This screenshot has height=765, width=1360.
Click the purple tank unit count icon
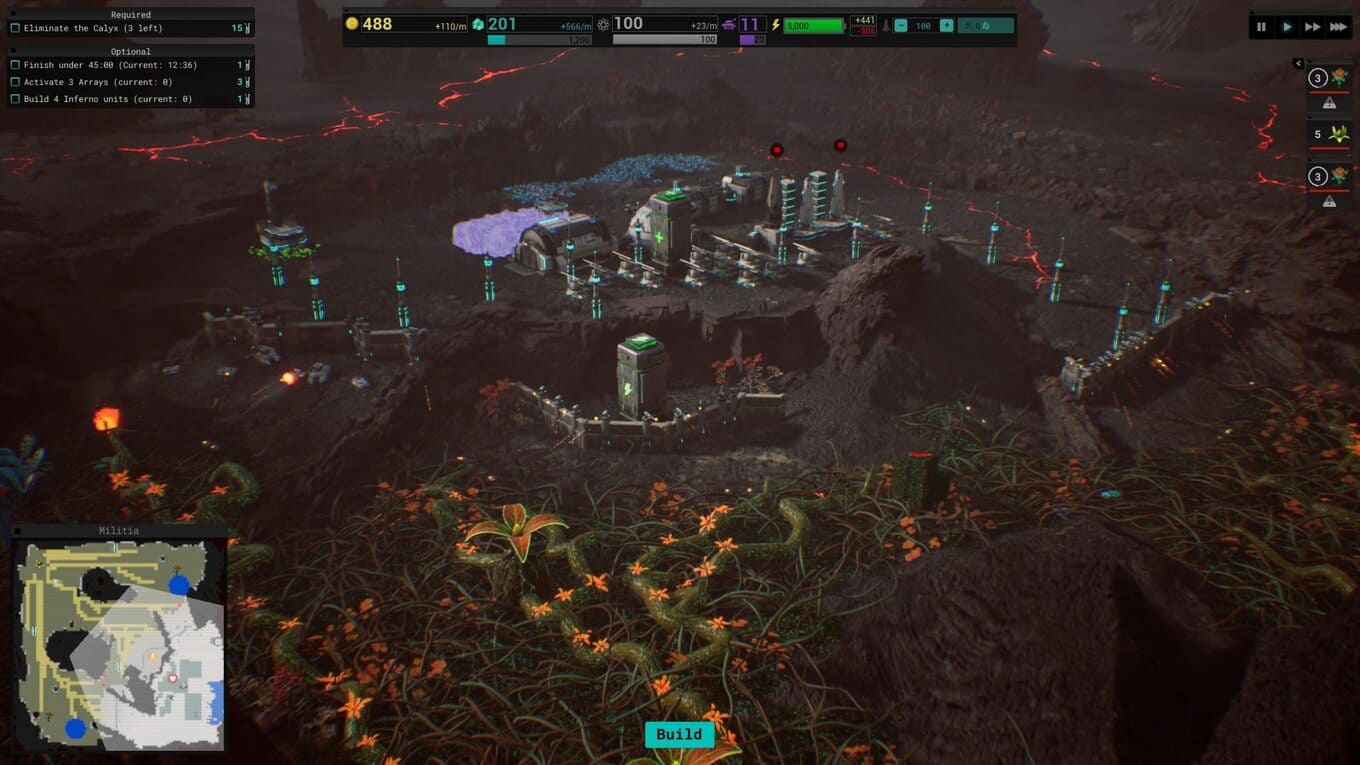point(728,25)
